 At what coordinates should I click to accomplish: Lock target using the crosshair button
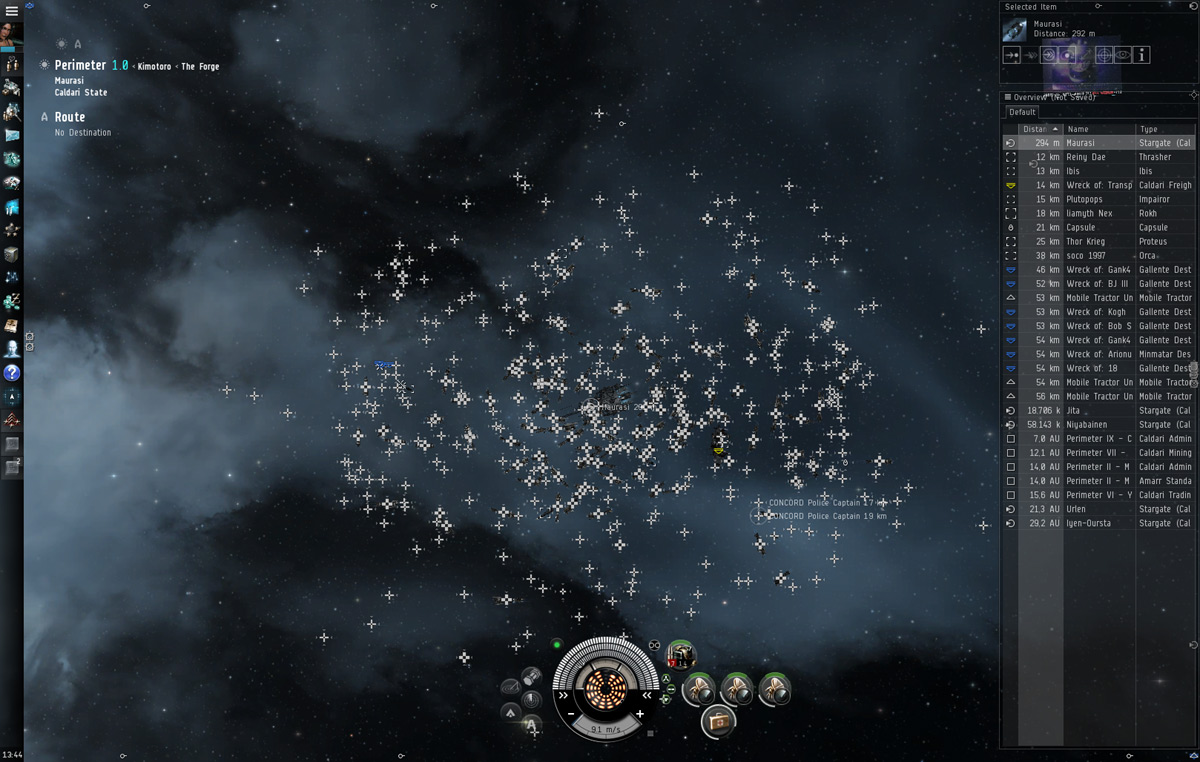(x=1104, y=55)
